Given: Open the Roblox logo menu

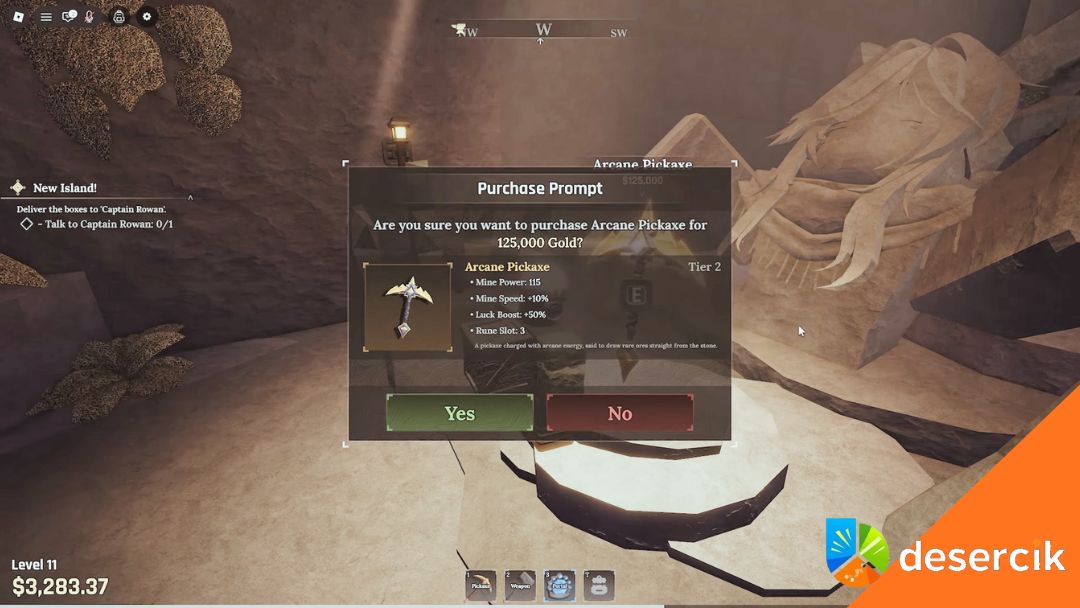Looking at the screenshot, I should (x=19, y=16).
